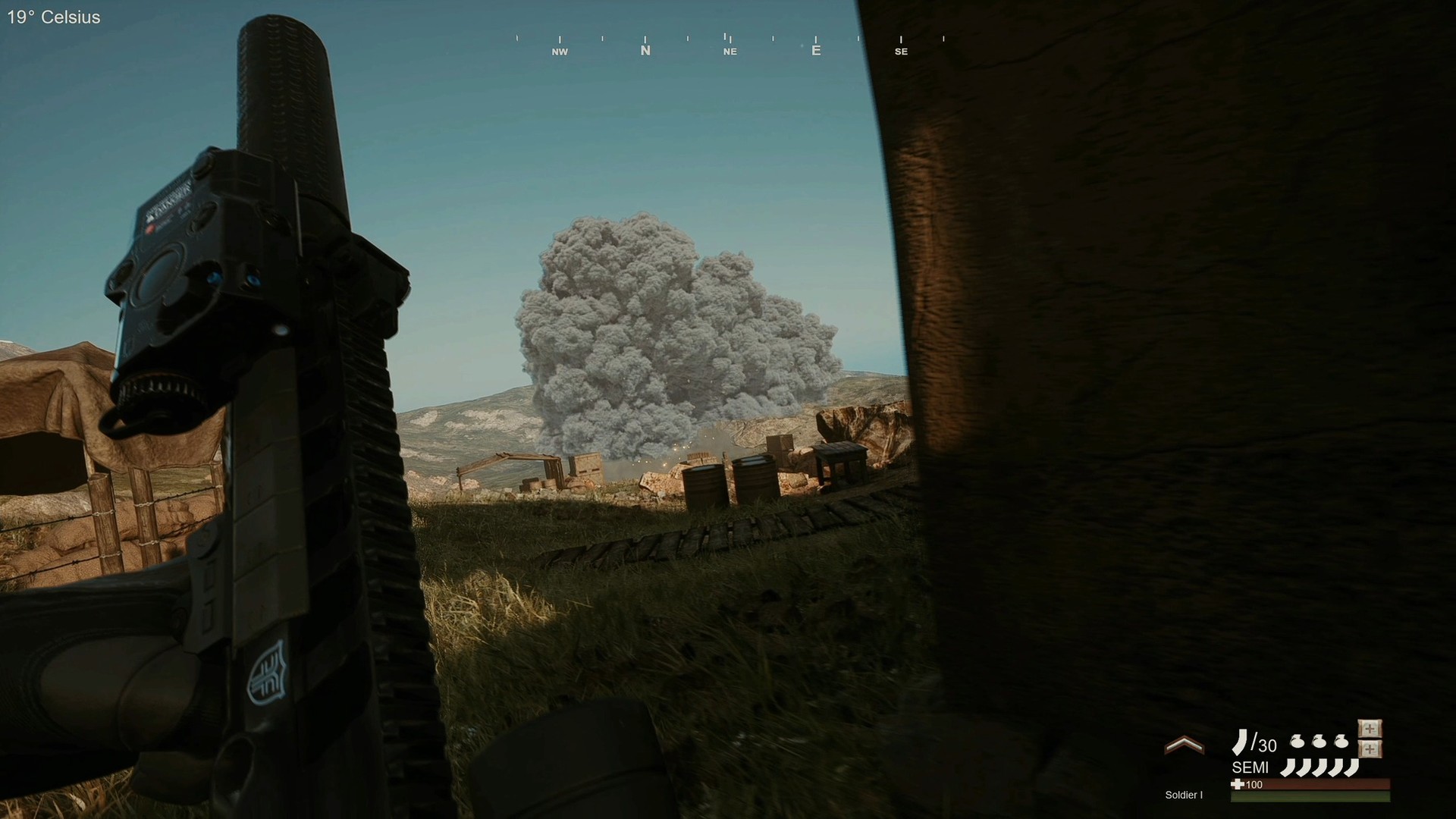Click the field dressing icon with plus sign
Viewport: 1456px width, 819px height.
1369,728
